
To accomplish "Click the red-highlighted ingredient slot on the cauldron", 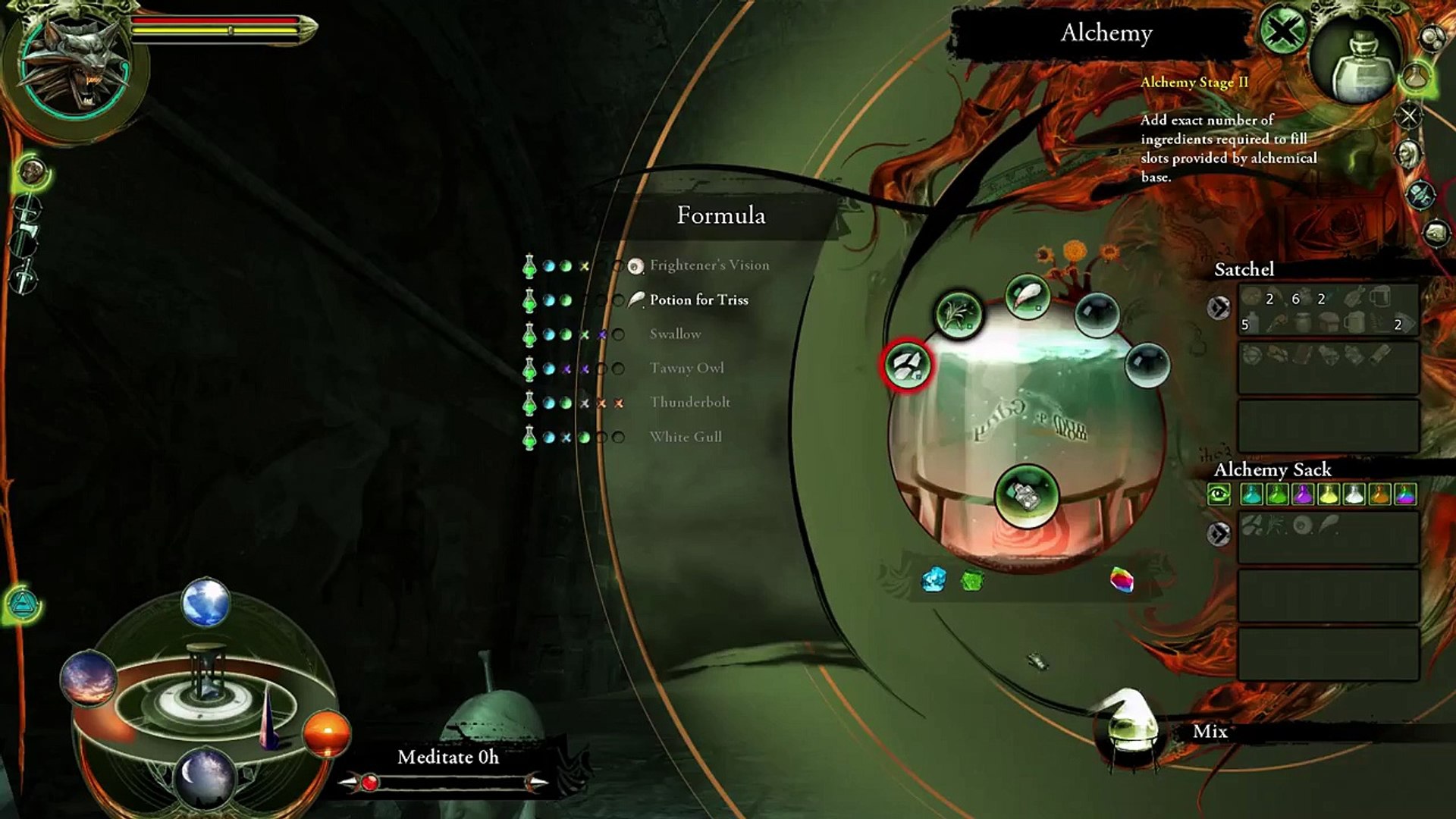I will 907,365.
